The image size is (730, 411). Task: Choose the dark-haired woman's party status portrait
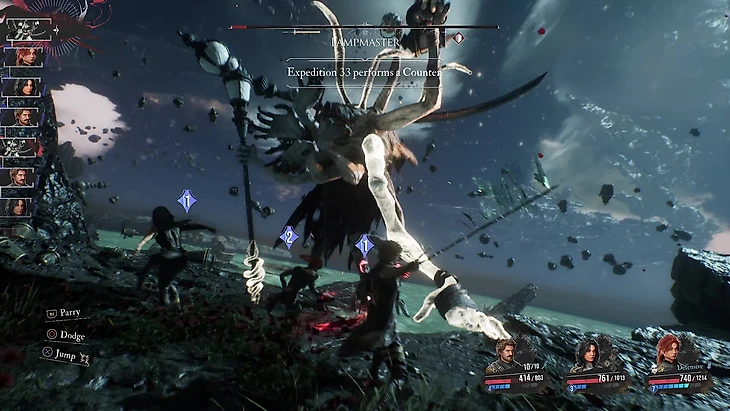click(587, 354)
